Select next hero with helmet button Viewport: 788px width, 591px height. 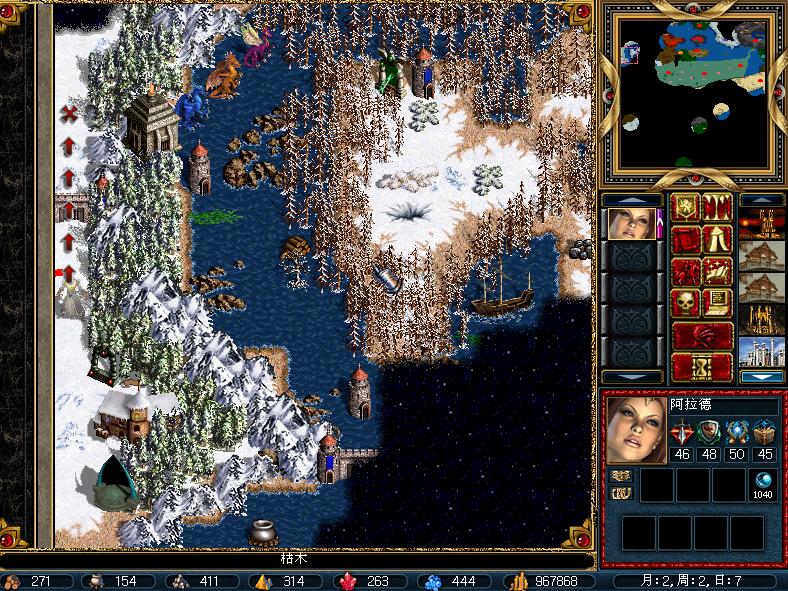coord(702,336)
